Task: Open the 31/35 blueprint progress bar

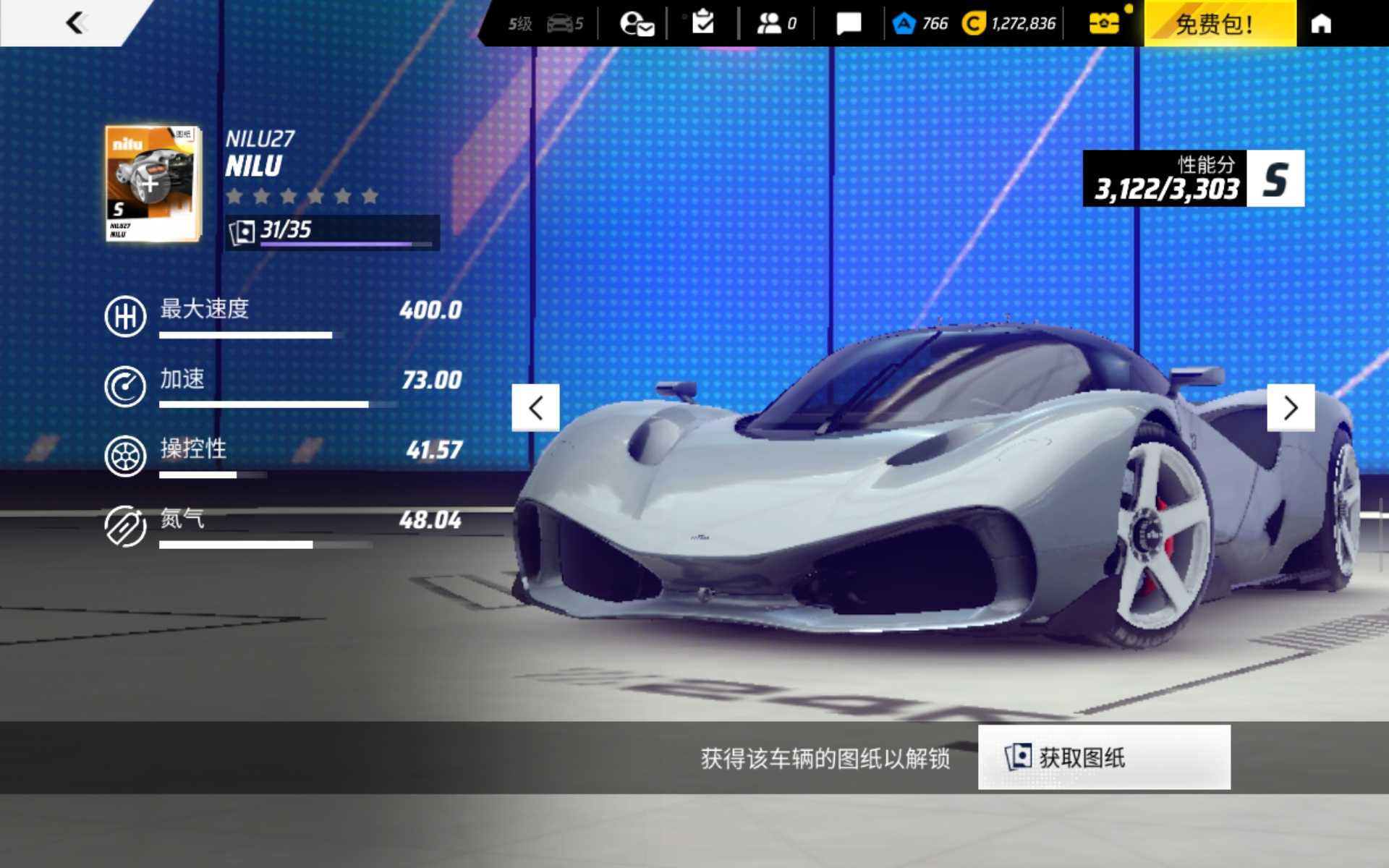Action: (332, 232)
